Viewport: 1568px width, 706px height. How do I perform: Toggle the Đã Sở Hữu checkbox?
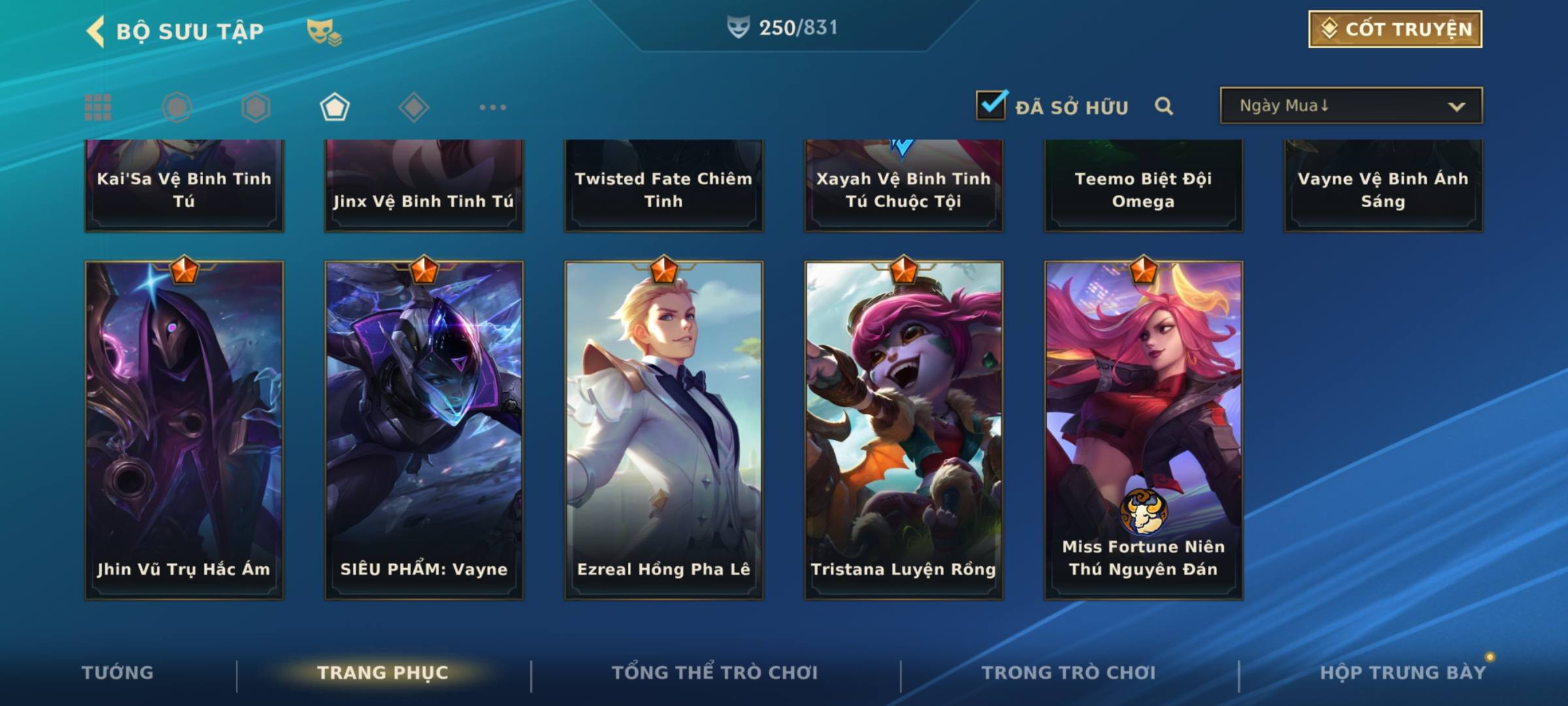point(990,105)
